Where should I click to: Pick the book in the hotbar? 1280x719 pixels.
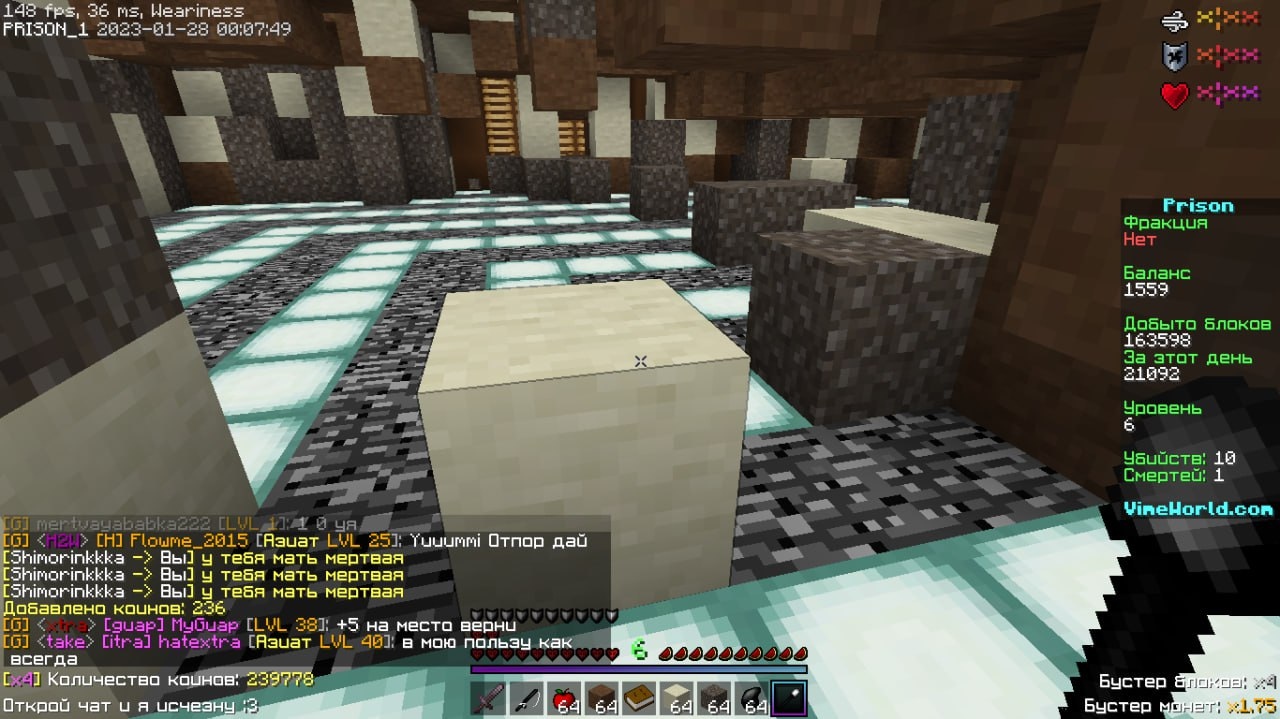[640, 699]
